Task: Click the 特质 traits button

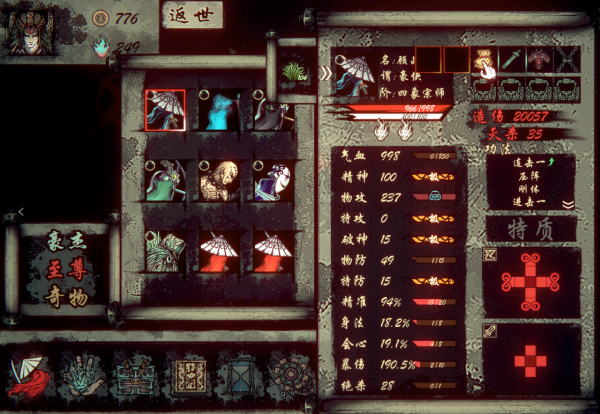Action: pos(530,230)
